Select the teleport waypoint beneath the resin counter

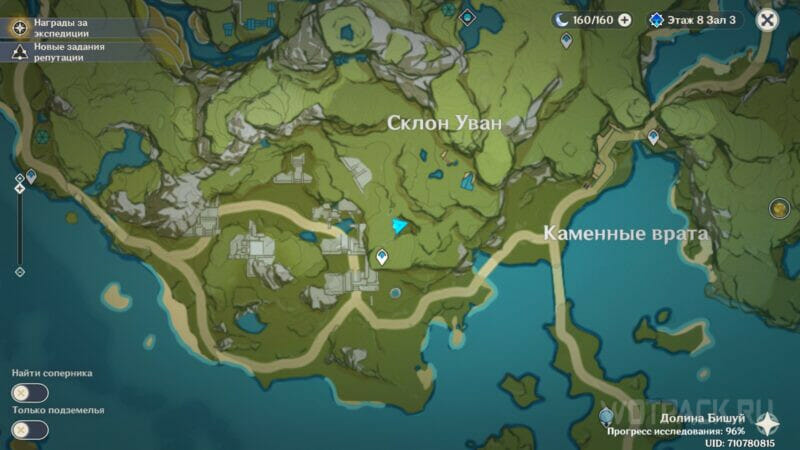point(566,41)
